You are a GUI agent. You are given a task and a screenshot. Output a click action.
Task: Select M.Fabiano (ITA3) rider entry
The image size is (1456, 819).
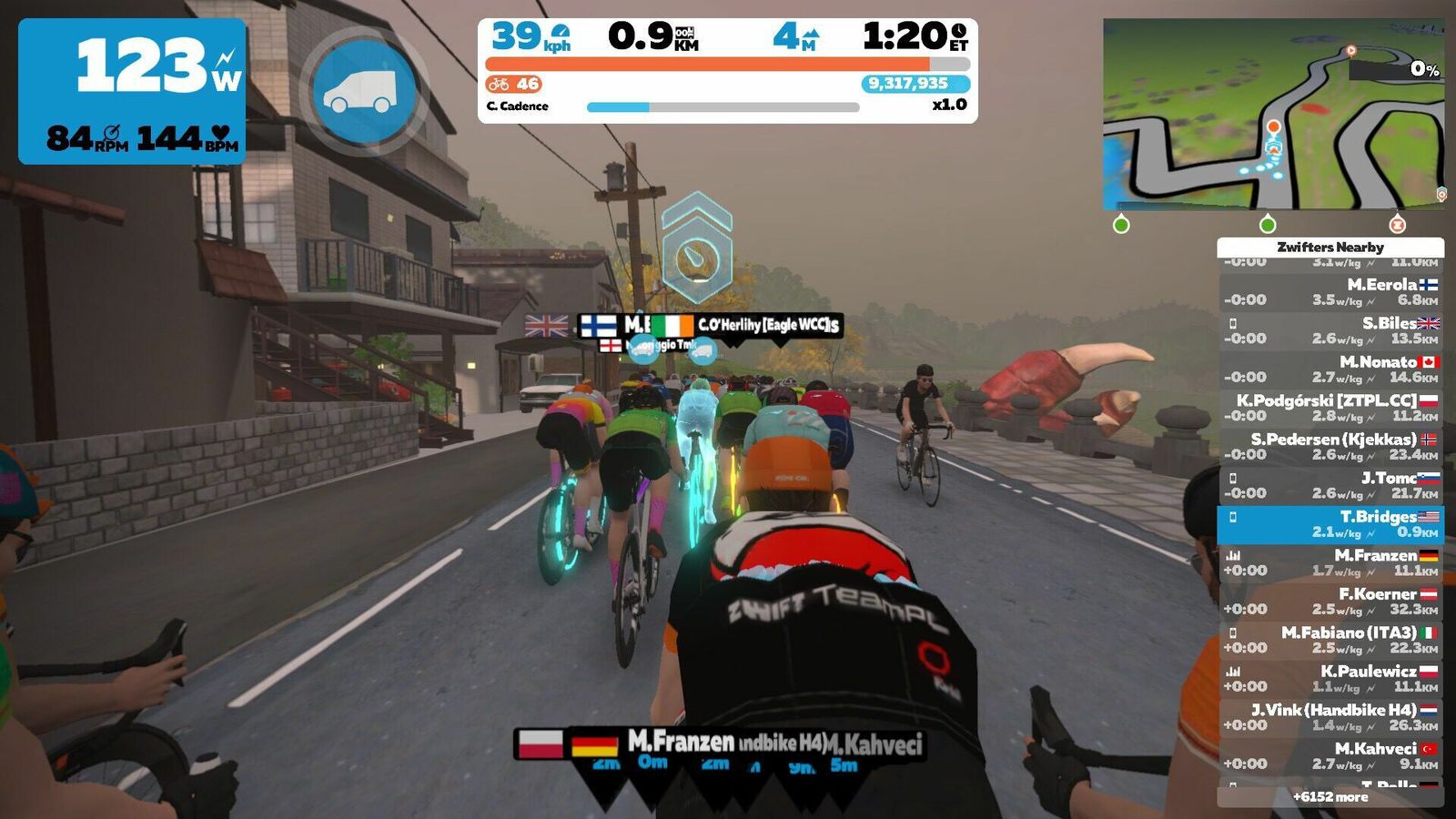click(x=1330, y=640)
